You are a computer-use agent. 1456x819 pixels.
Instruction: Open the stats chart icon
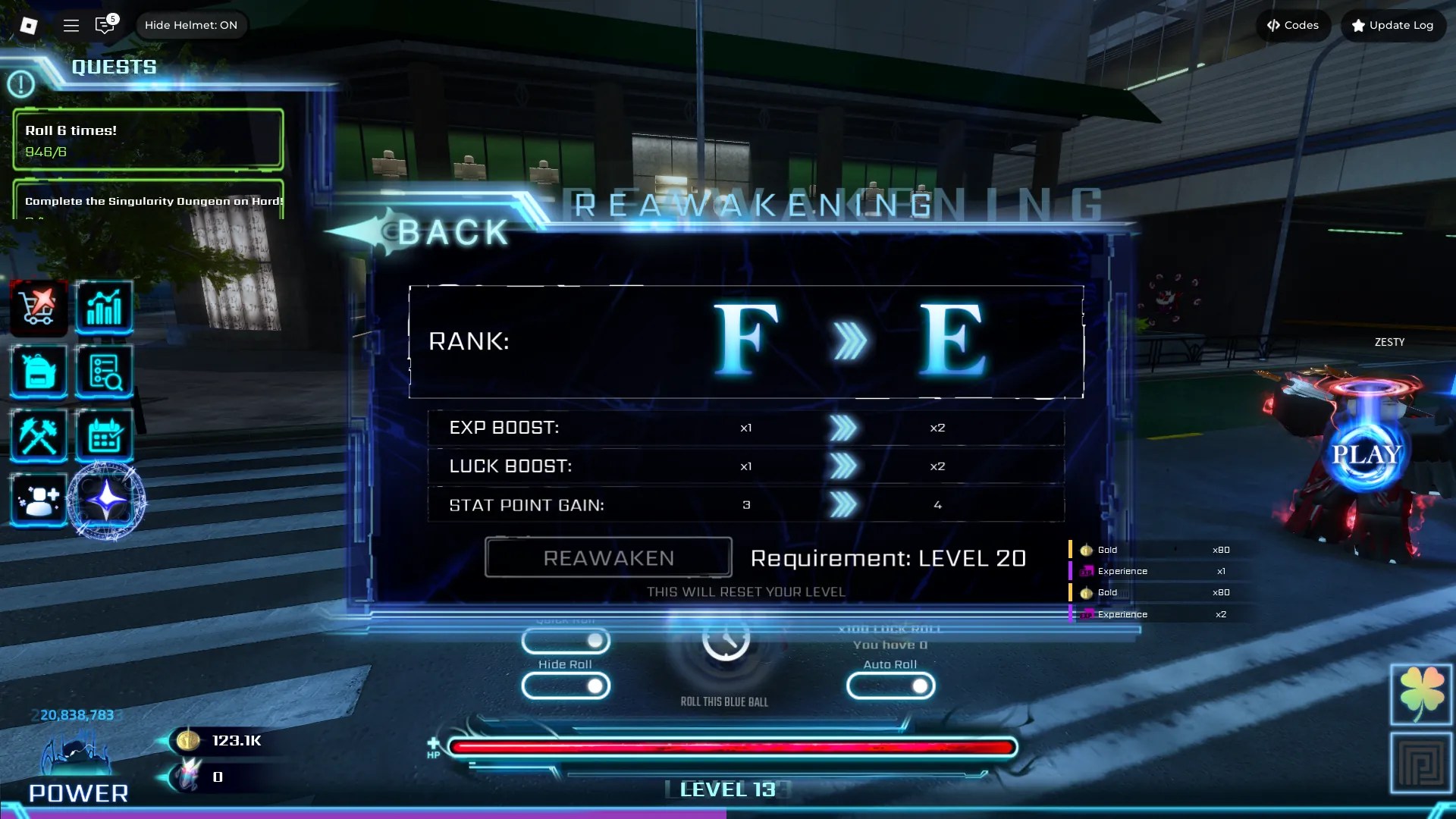[105, 307]
